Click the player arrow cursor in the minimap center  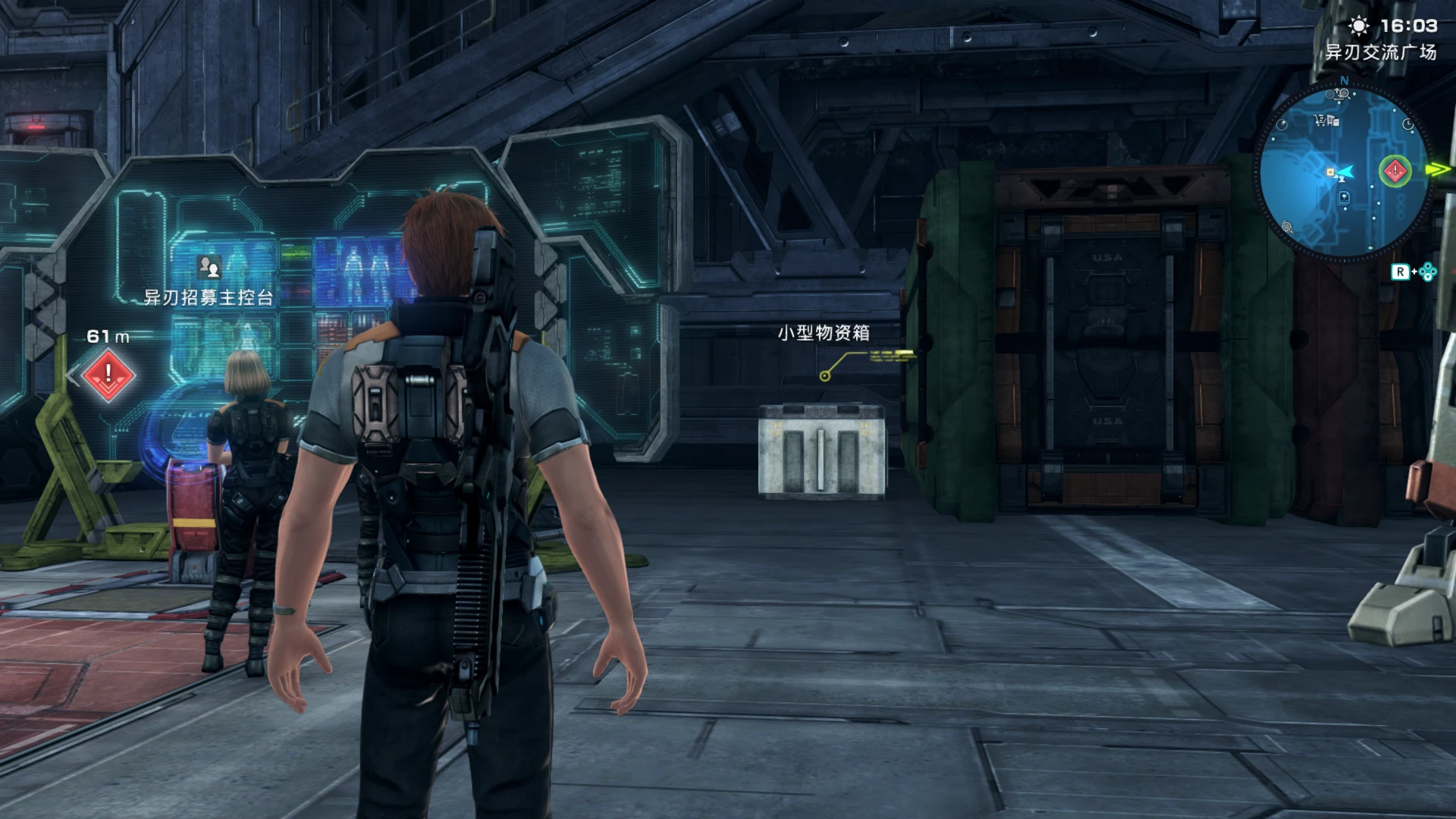(1345, 172)
